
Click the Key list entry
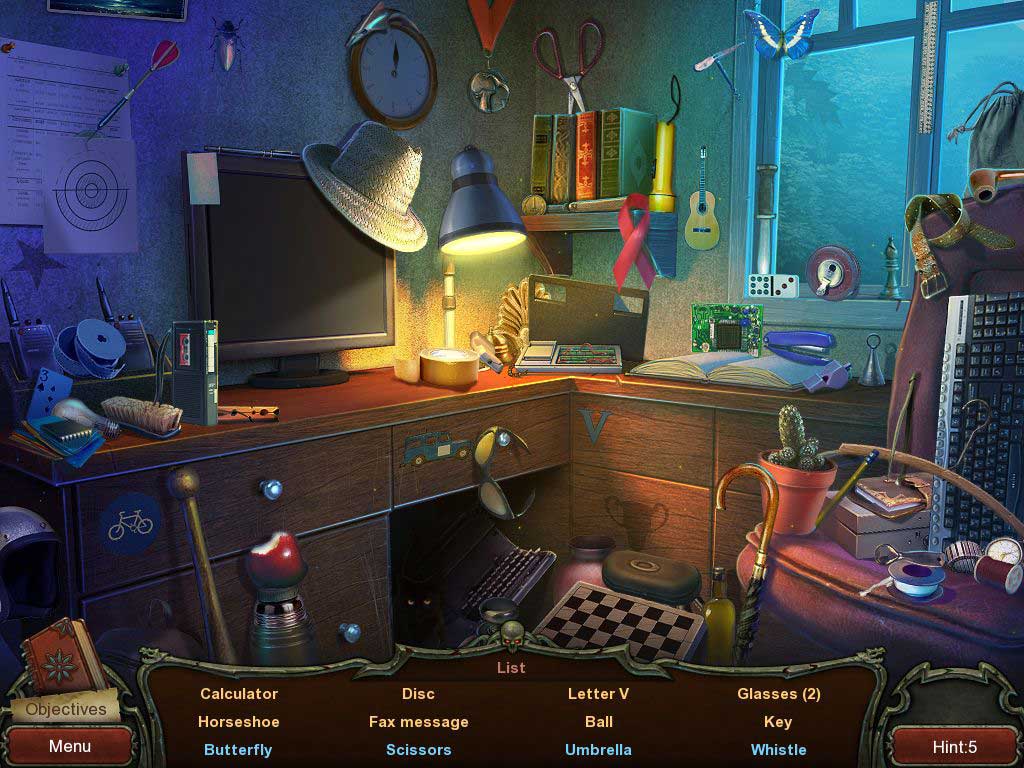pos(778,721)
